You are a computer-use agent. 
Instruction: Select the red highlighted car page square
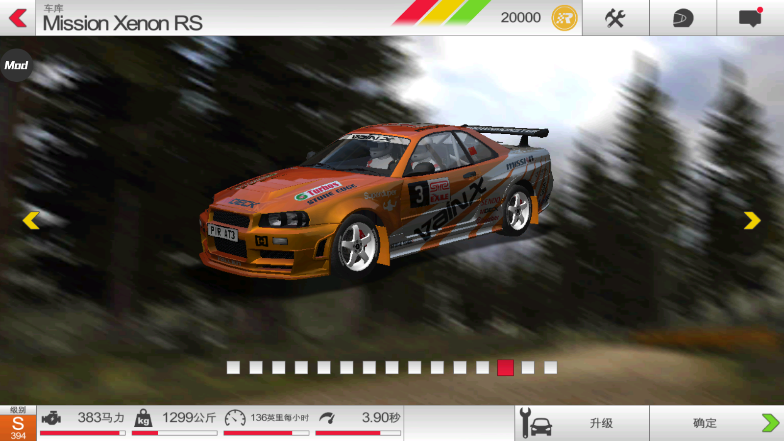(505, 367)
